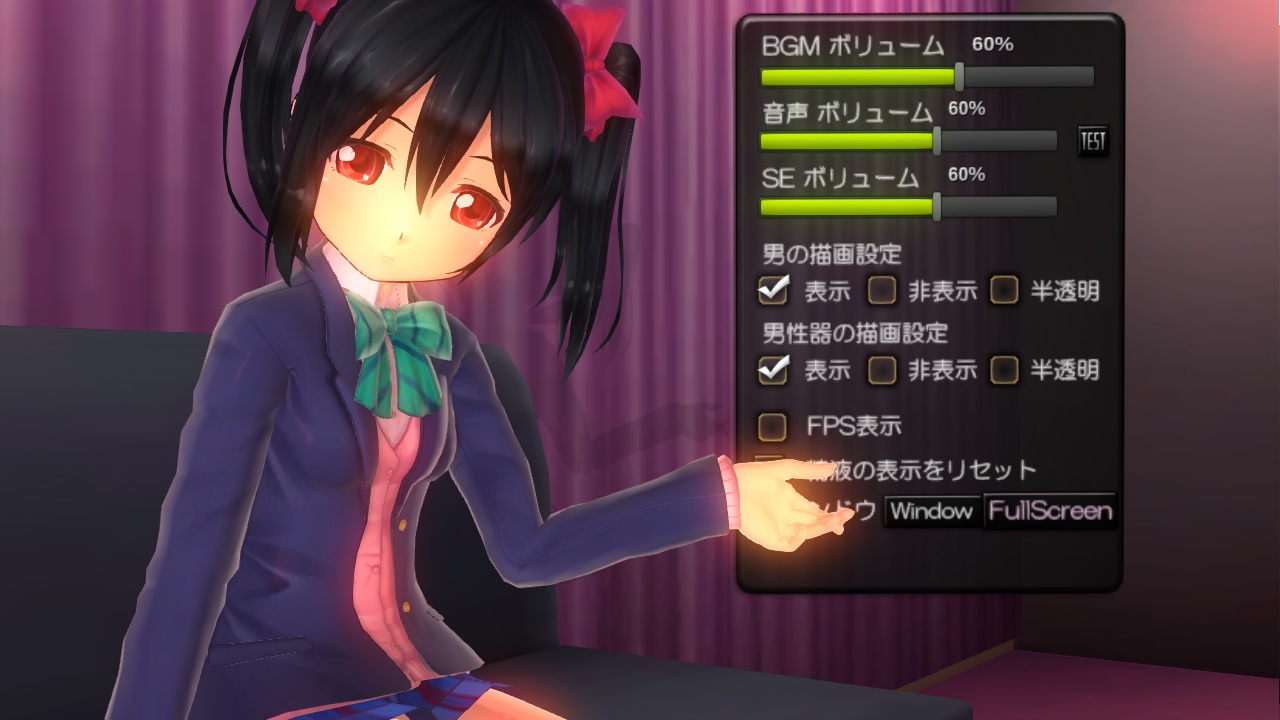Select 非表示 under 男性器の描画設定

point(882,371)
